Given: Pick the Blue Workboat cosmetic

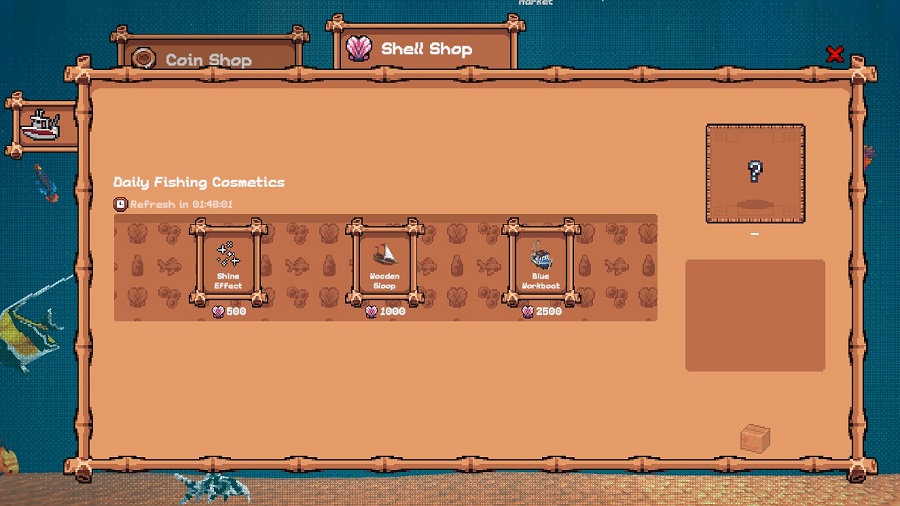Looking at the screenshot, I should 540,264.
